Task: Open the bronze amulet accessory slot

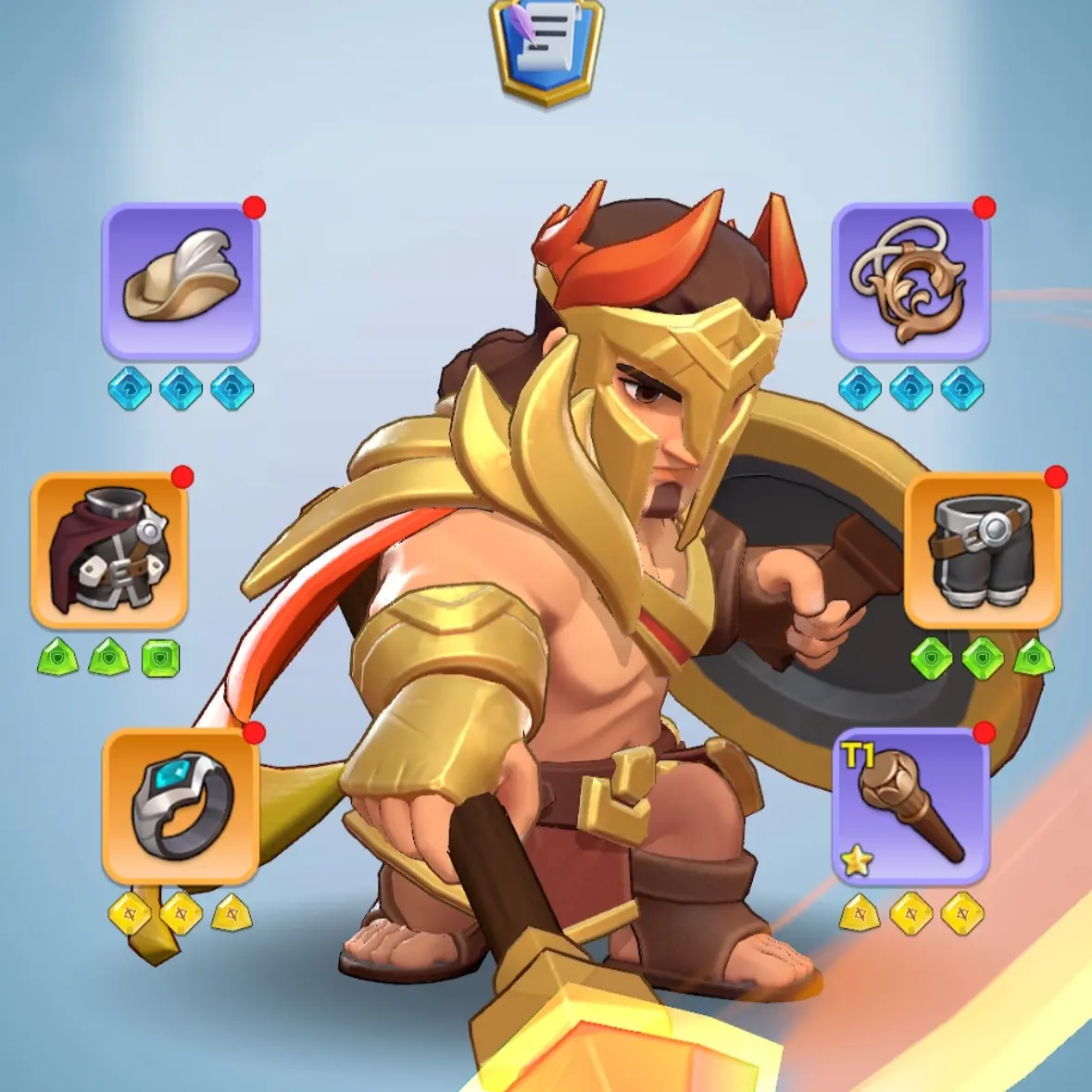Action: pyautogui.click(x=910, y=281)
